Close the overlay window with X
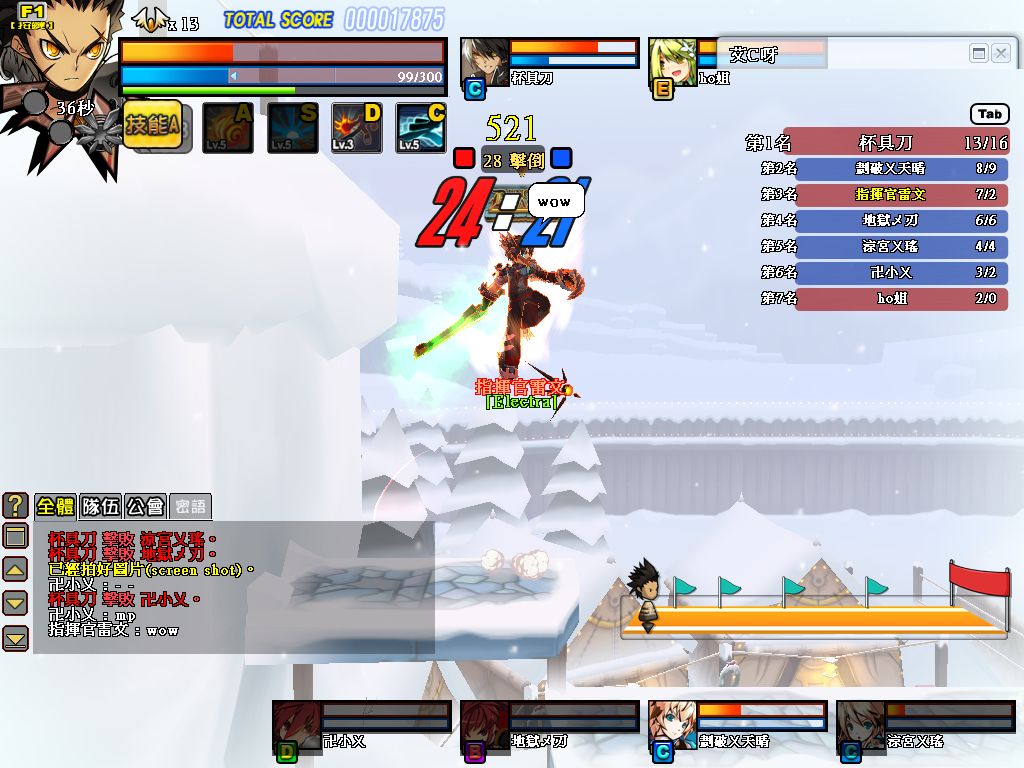The height and width of the screenshot is (768, 1024). coord(1000,53)
